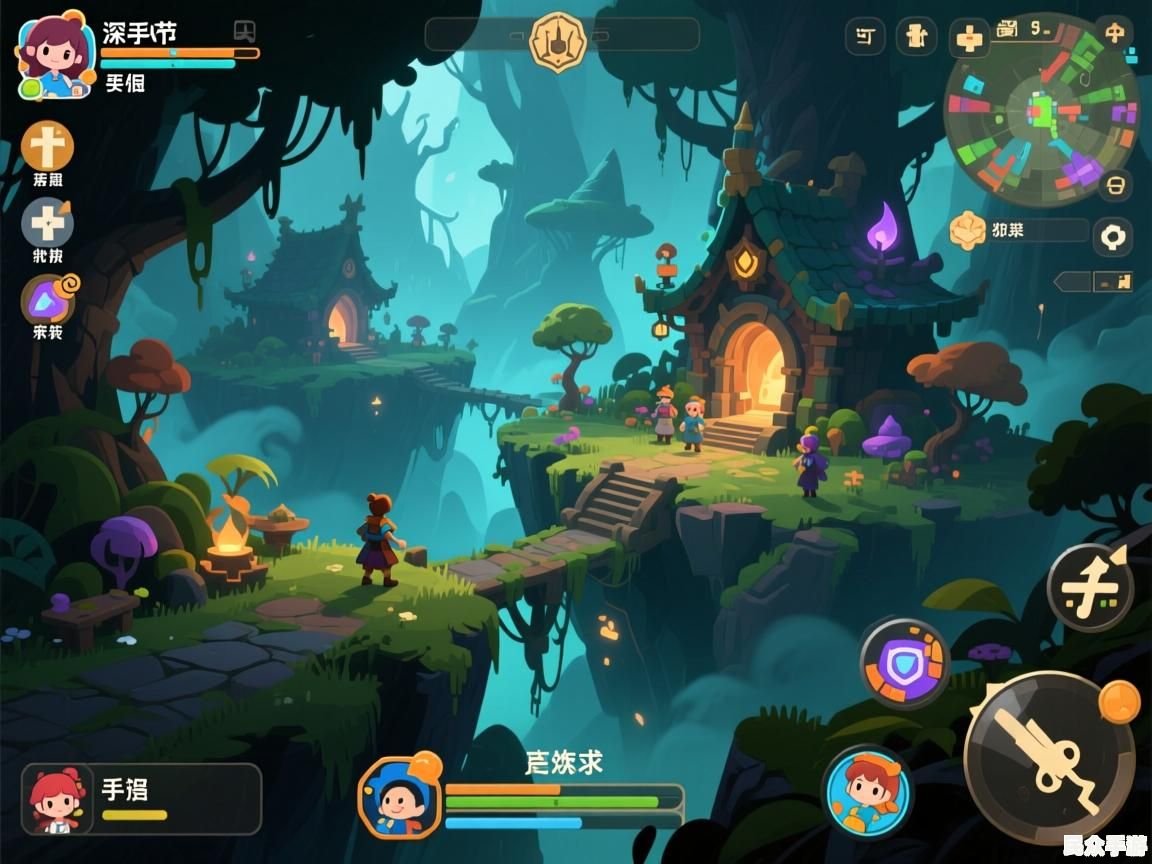This screenshot has width=1152, height=864.
Task: Toggle the small button at minimap's lower-right
Action: [1115, 186]
